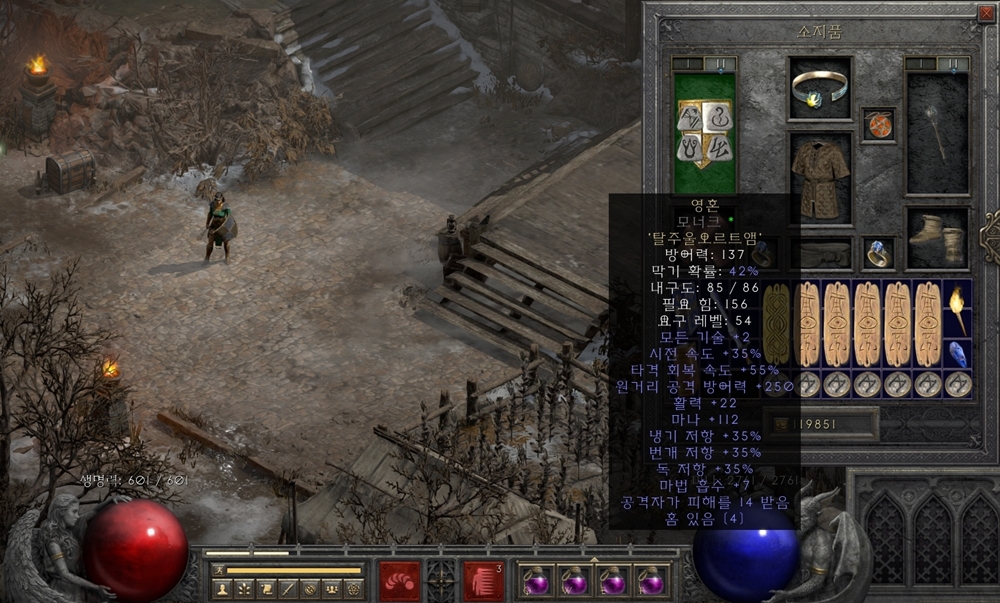Select the equipped Monarch rune shield

[x=705, y=132]
